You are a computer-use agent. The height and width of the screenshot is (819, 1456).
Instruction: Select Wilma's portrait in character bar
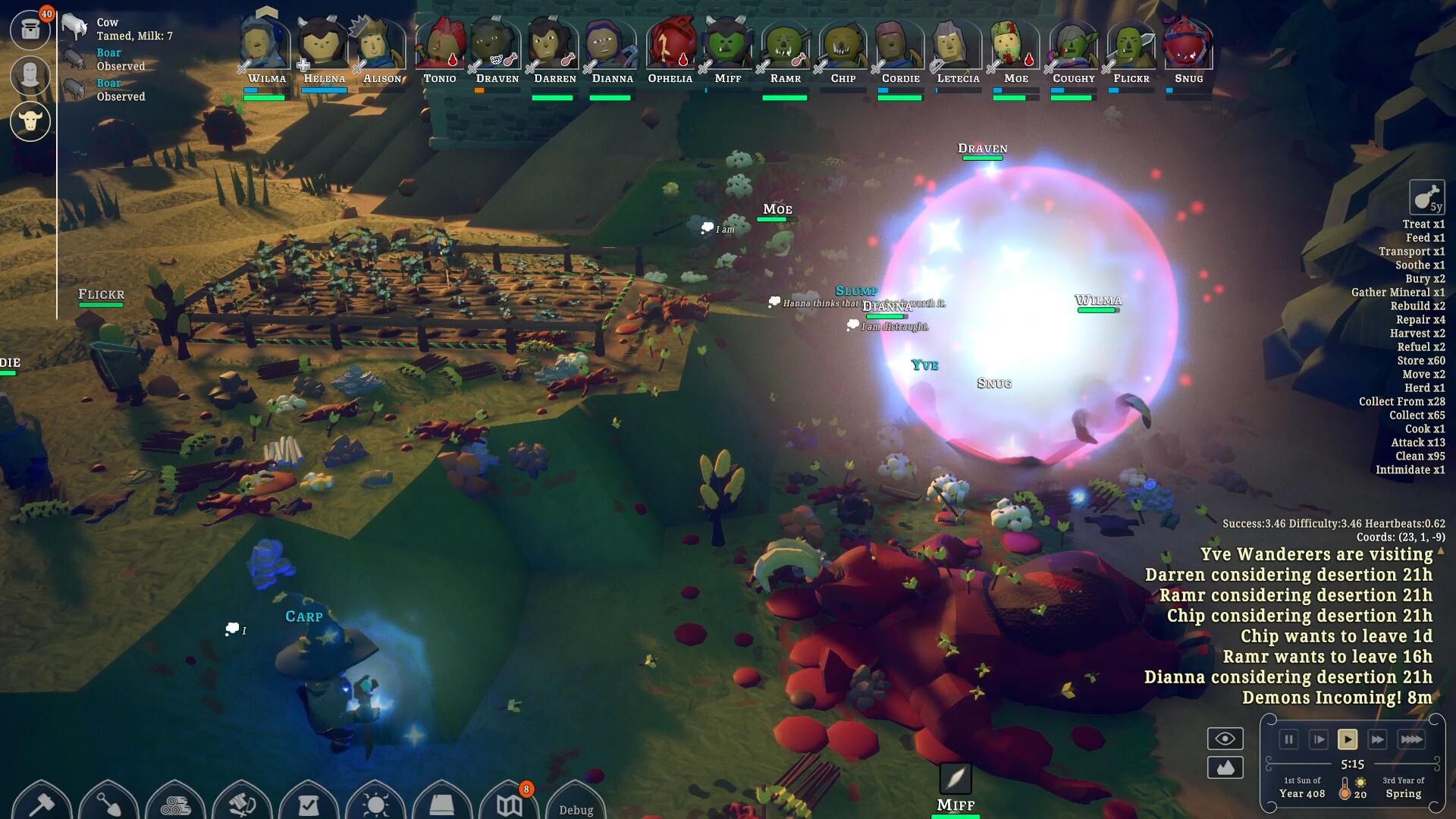265,45
